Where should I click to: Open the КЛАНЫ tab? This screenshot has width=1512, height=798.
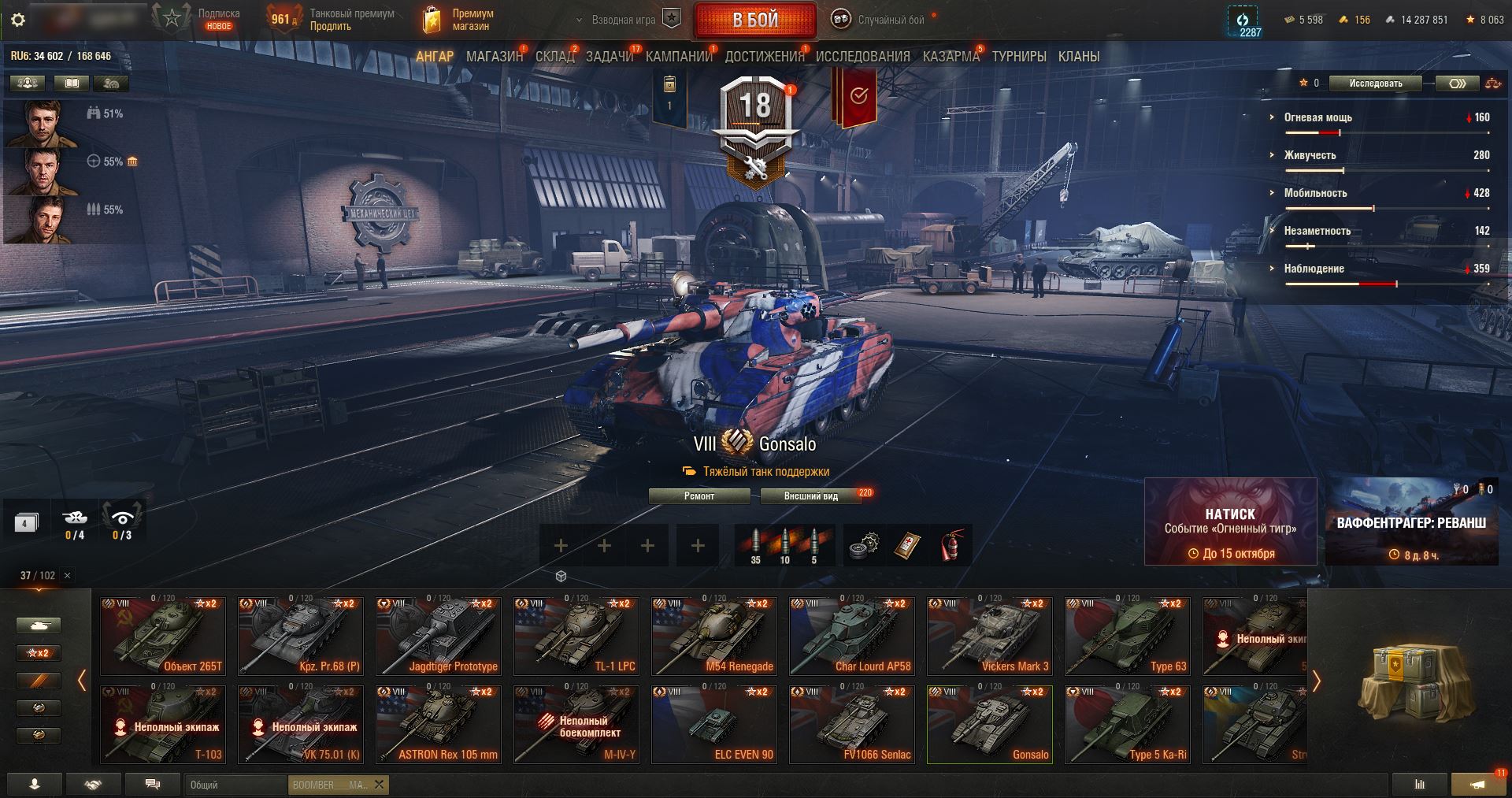tap(1078, 57)
